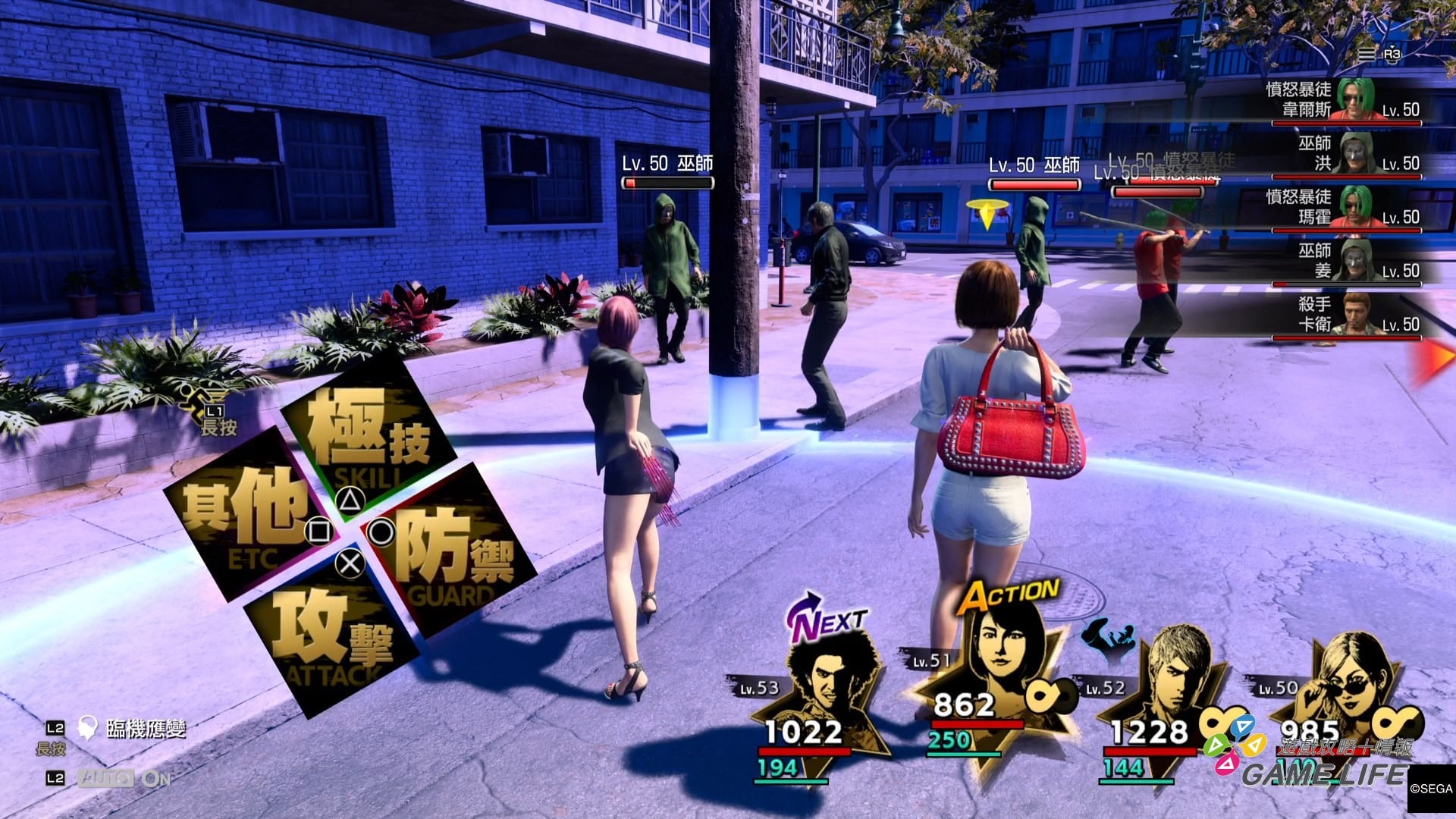Select the active Lv.51 woman party portrait
This screenshot has width=1456, height=819.
(x=995, y=667)
